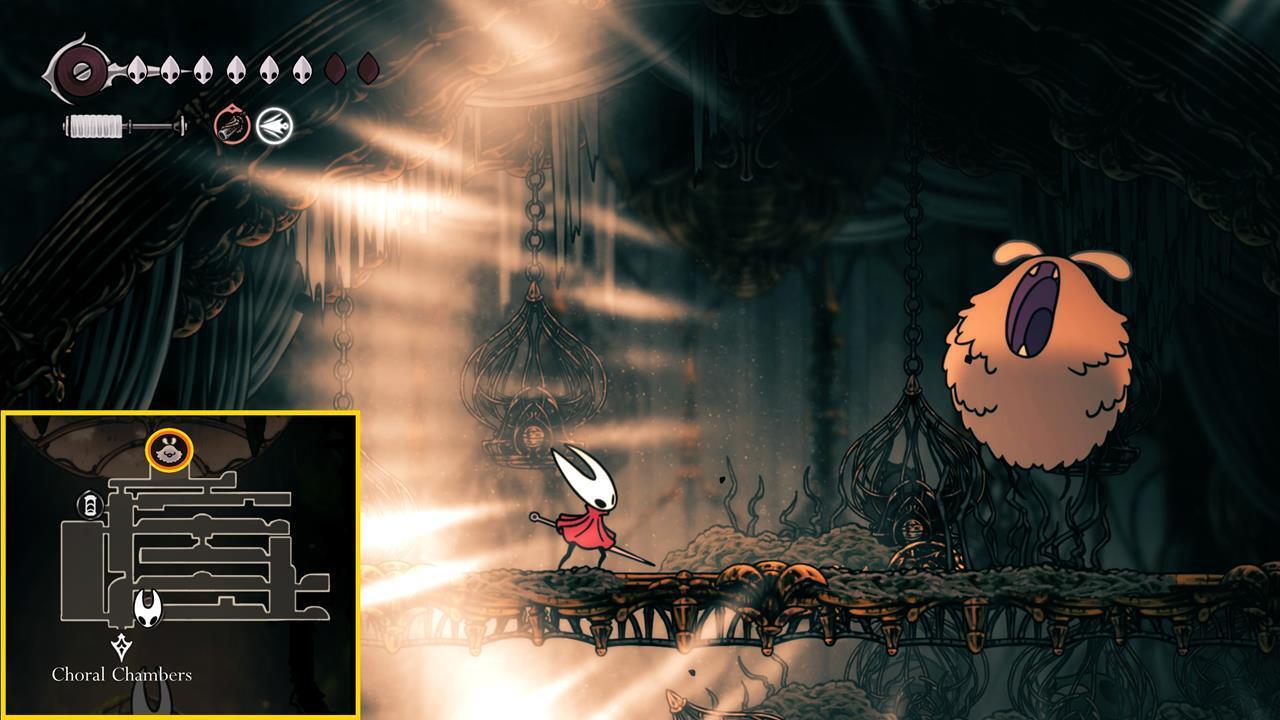Select the bellway bell icon on the minimap

pos(90,503)
